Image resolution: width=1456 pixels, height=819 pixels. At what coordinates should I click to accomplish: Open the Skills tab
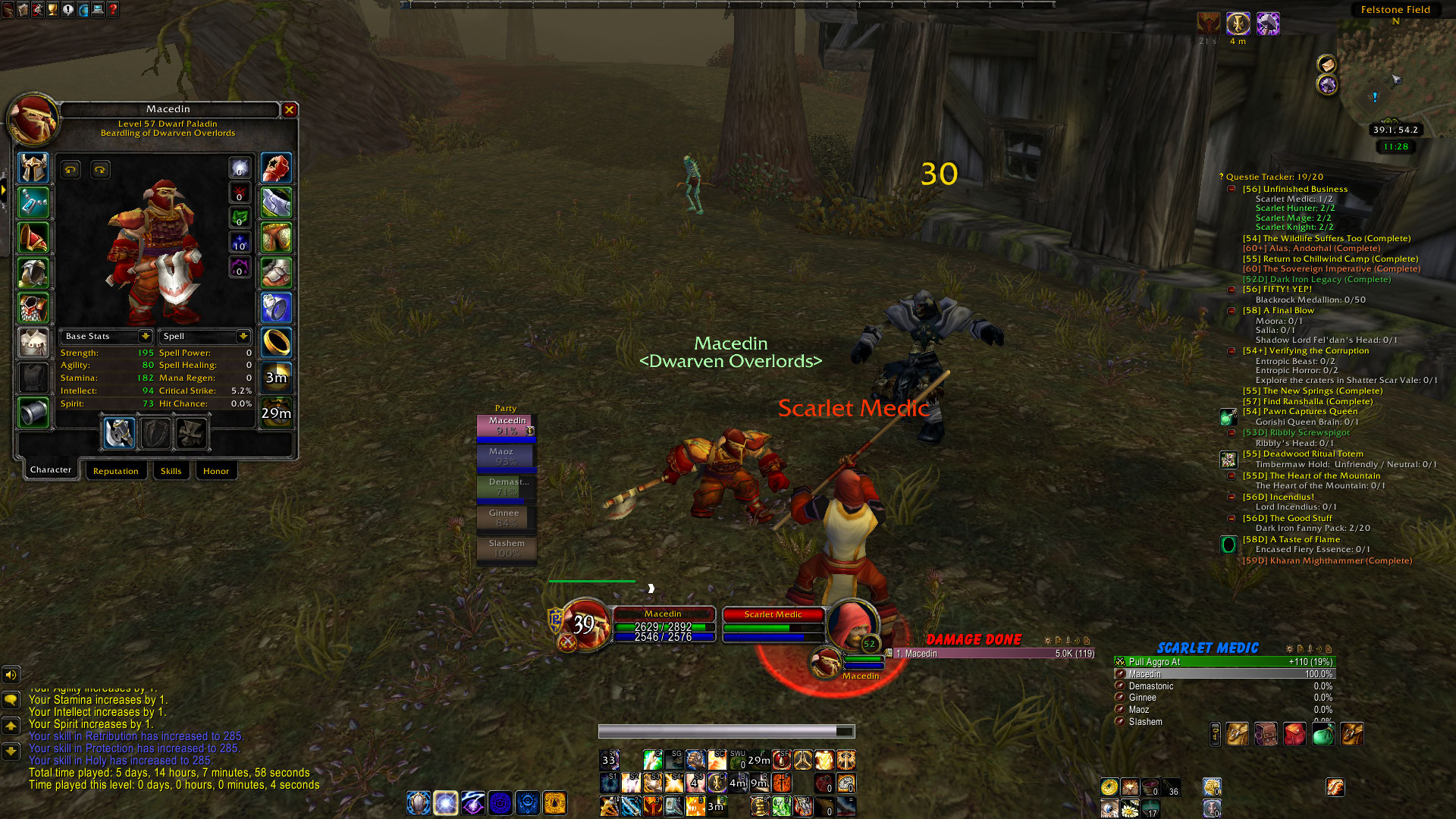click(171, 471)
